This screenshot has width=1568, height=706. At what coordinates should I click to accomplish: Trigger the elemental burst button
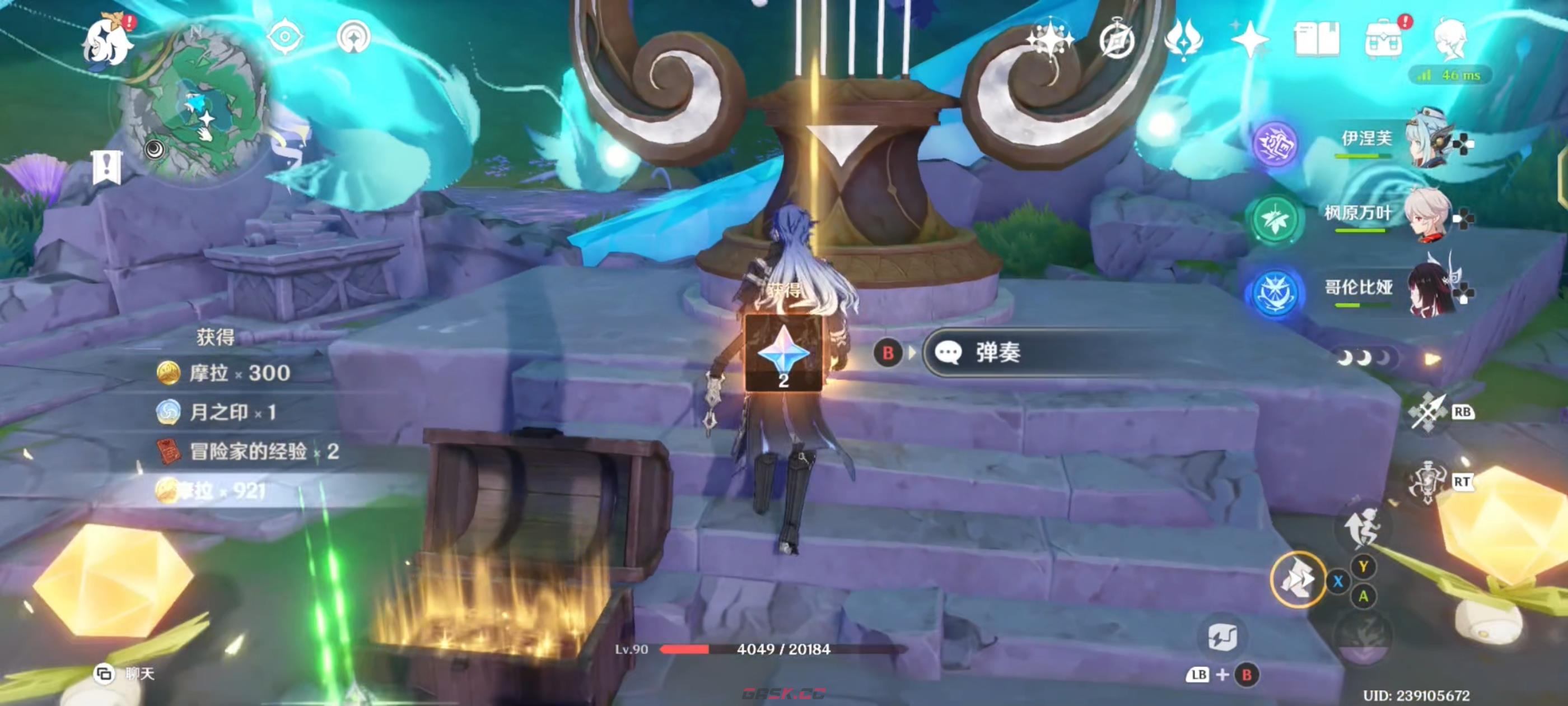(x=1427, y=482)
